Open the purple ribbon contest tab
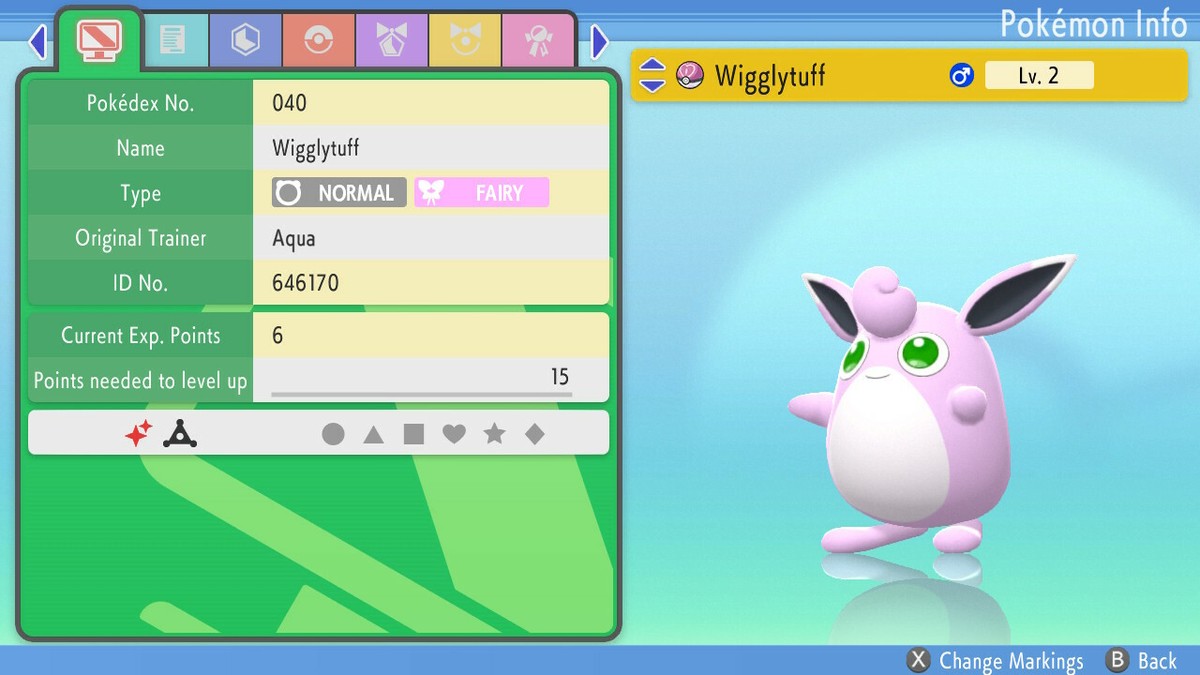1200x675 pixels. pyautogui.click(x=391, y=41)
